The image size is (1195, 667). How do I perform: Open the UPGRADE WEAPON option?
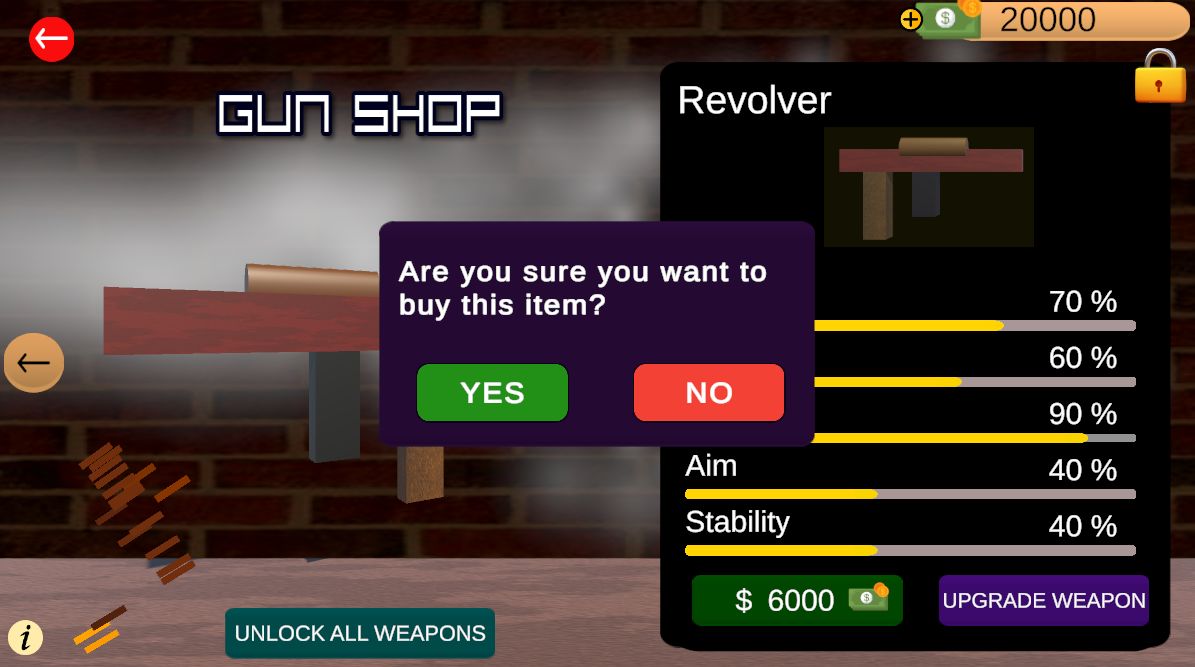point(1043,600)
